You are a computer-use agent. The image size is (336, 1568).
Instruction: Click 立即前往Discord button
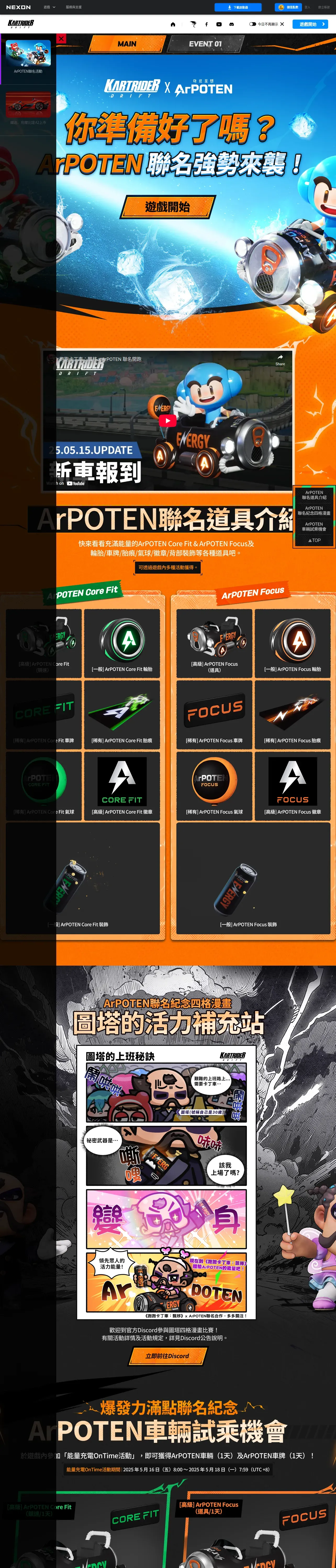tap(168, 1356)
